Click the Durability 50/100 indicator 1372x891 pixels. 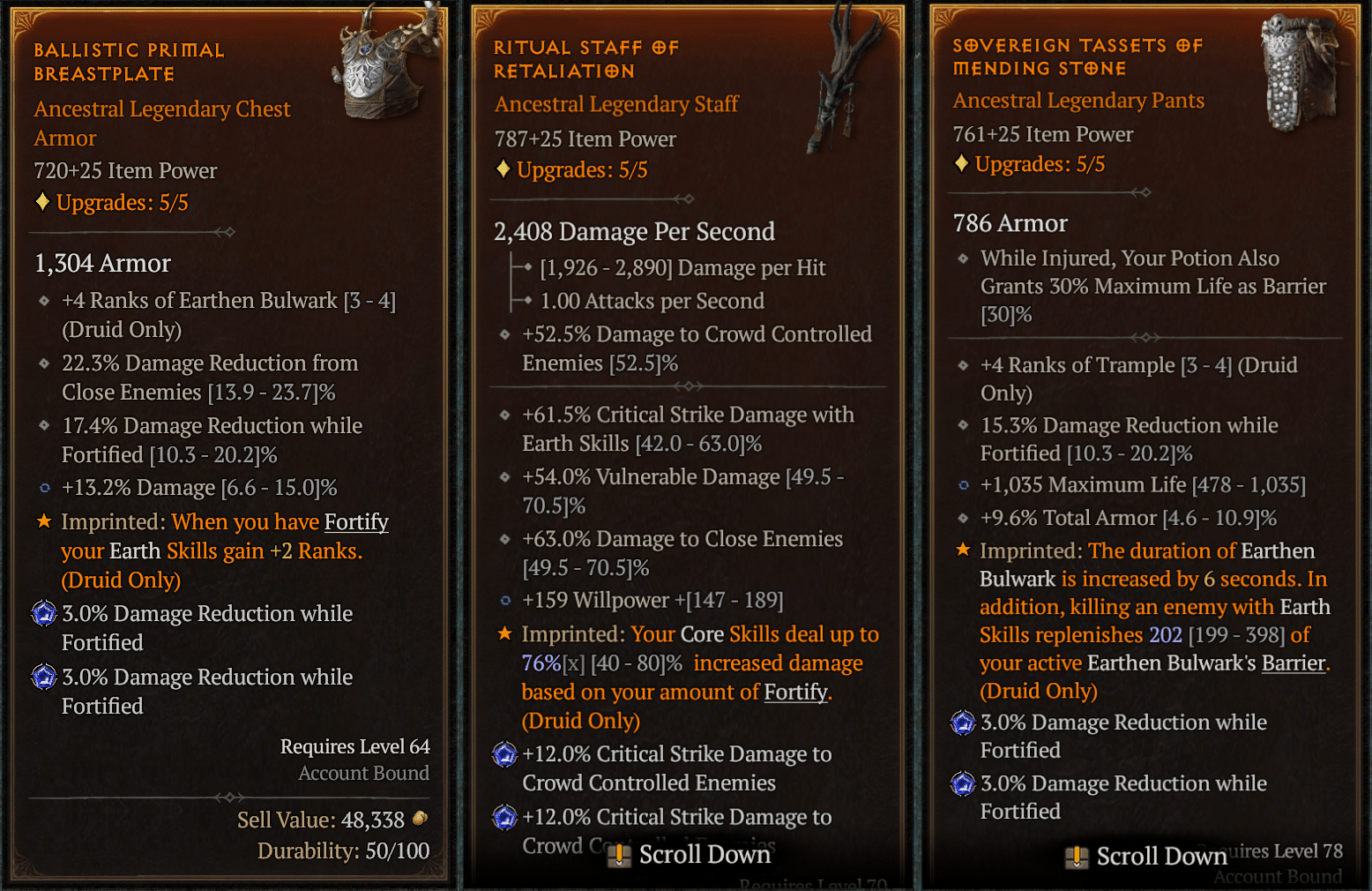click(342, 850)
